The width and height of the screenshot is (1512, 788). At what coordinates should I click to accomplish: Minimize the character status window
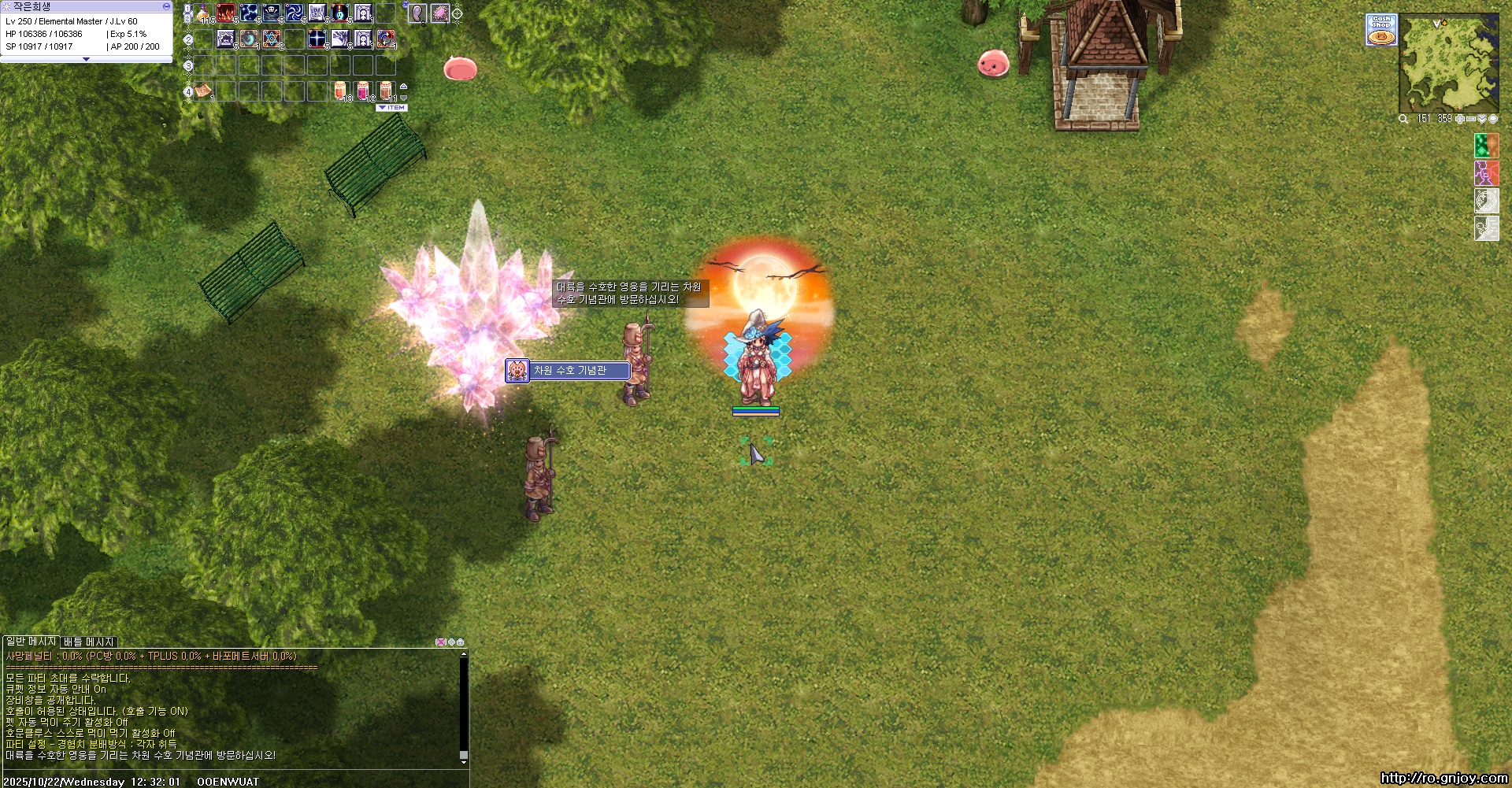click(166, 6)
